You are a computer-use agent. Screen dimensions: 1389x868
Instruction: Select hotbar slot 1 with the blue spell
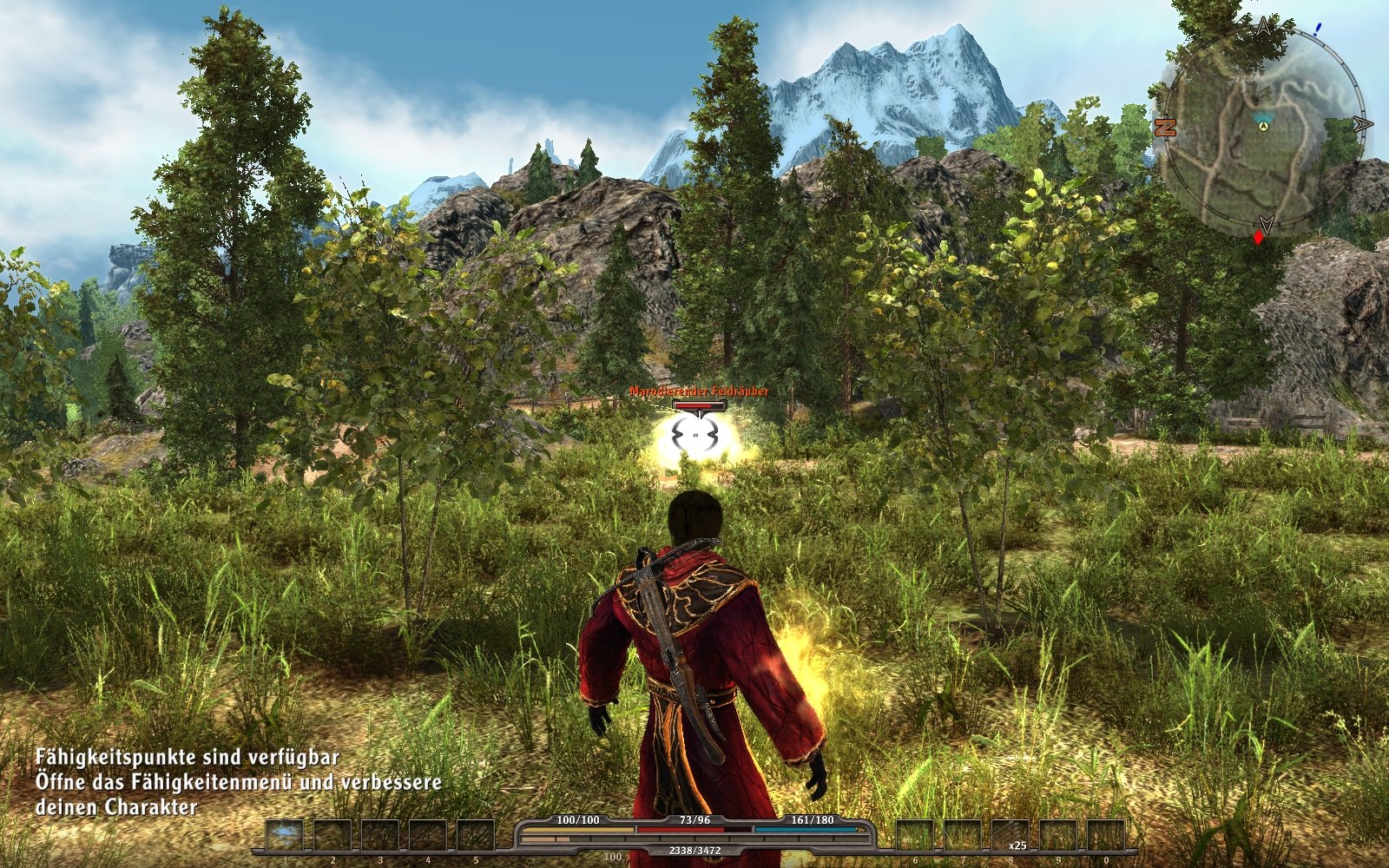click(285, 836)
